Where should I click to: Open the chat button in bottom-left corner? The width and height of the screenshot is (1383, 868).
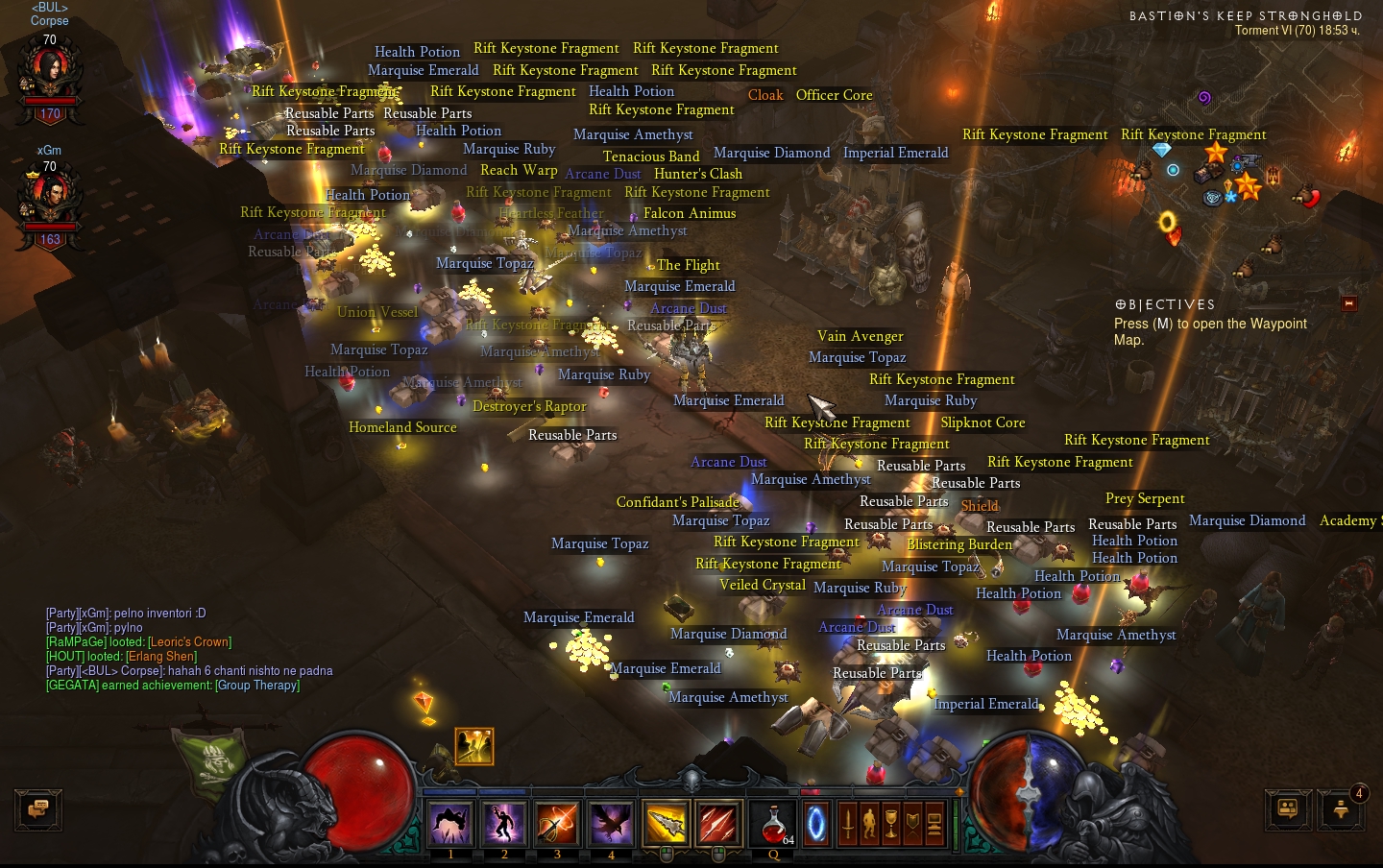(38, 809)
